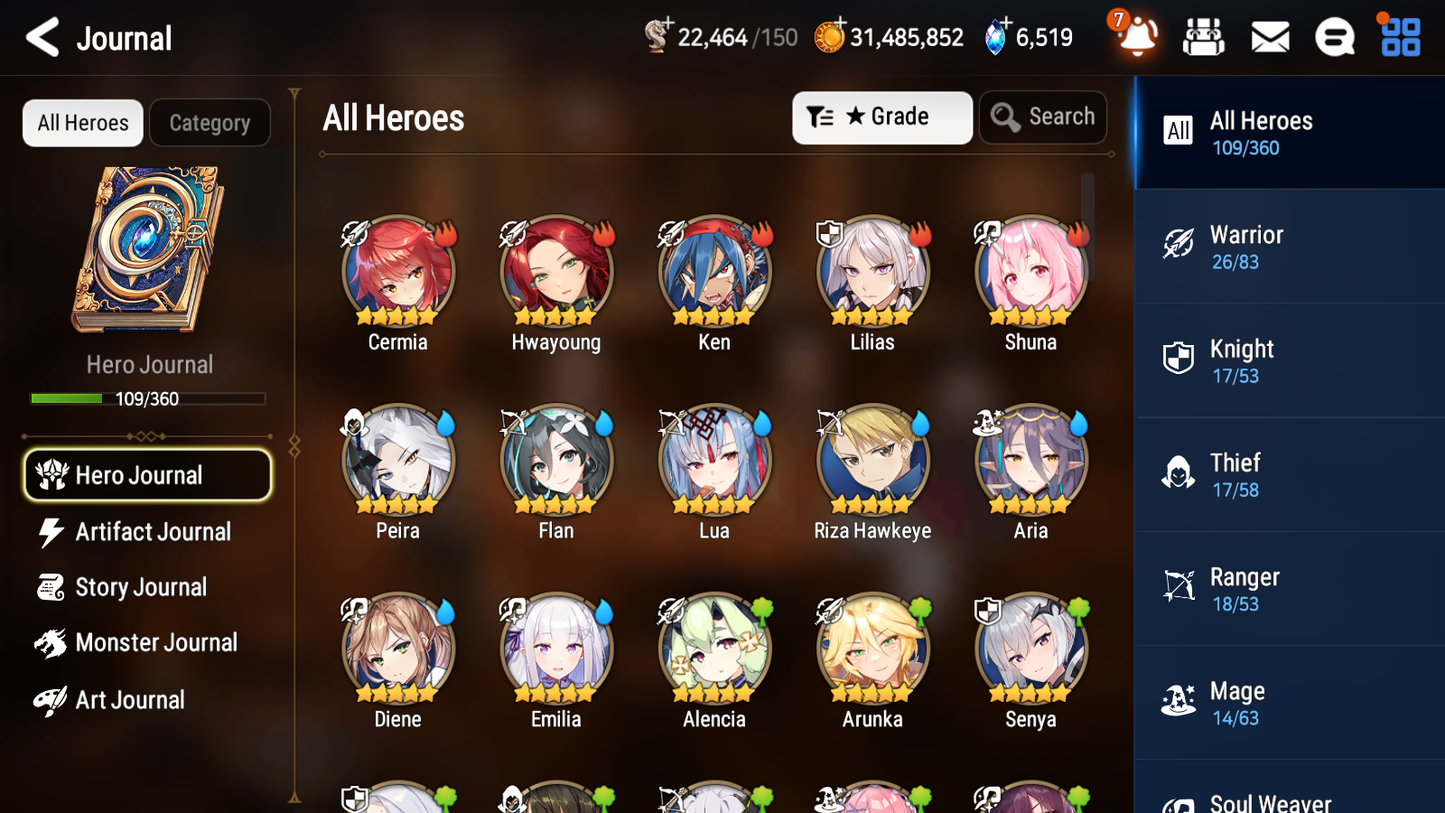Open the notifications bell showing 7 alerts

pyautogui.click(x=1135, y=35)
